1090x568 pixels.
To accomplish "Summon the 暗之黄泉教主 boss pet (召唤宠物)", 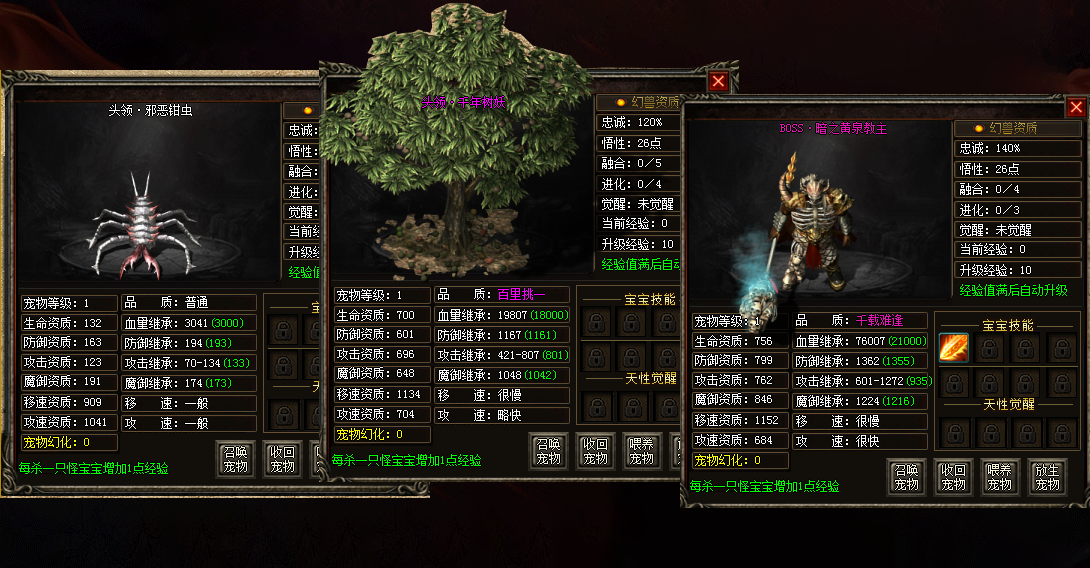I will pos(905,478).
